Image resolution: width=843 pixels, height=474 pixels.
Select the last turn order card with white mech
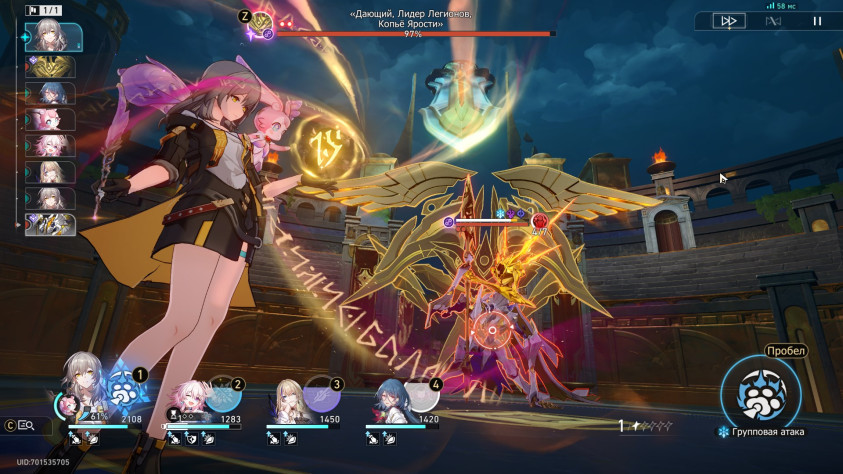click(54, 224)
